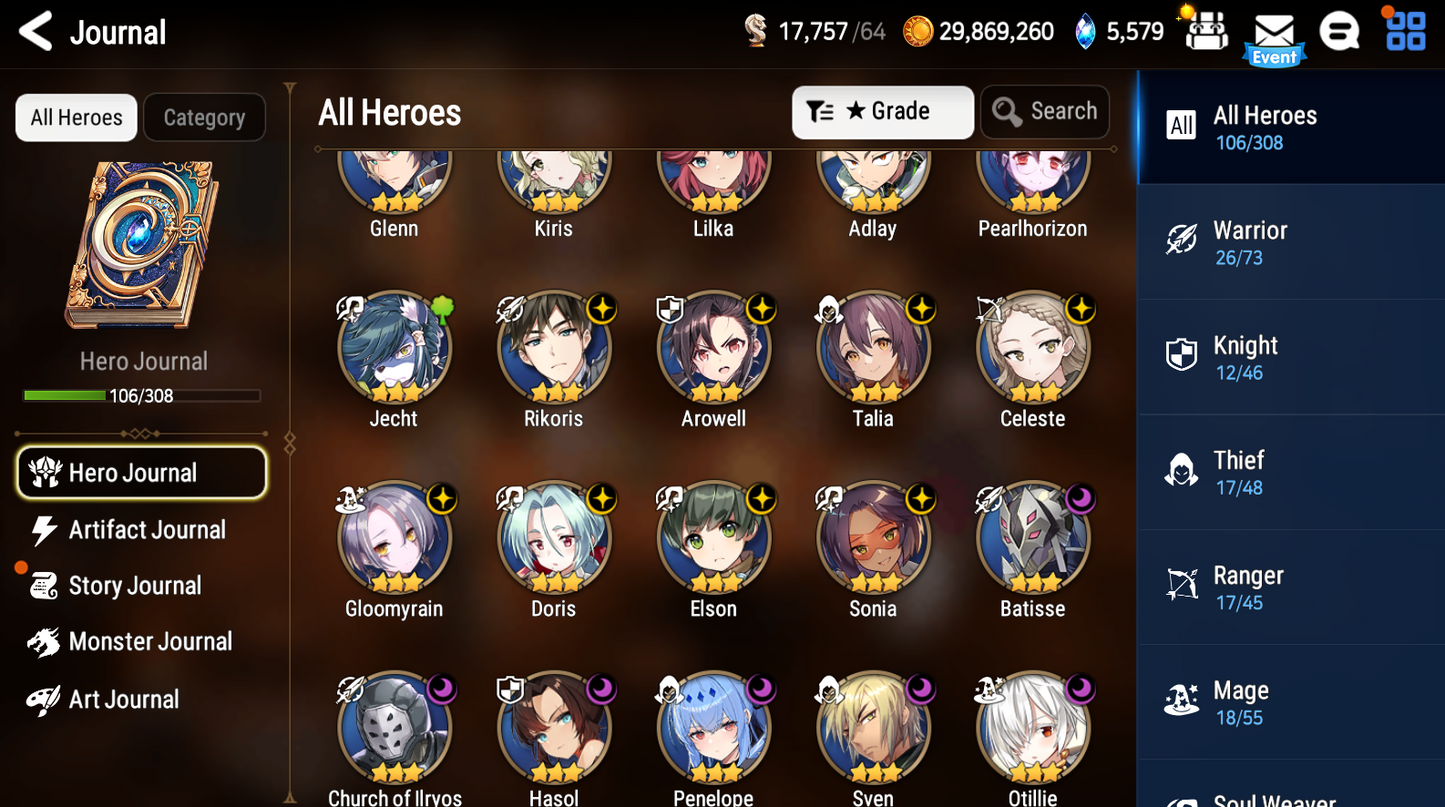The width and height of the screenshot is (1445, 807).
Task: Select the All Heroes tab on the left
Action: coord(76,117)
